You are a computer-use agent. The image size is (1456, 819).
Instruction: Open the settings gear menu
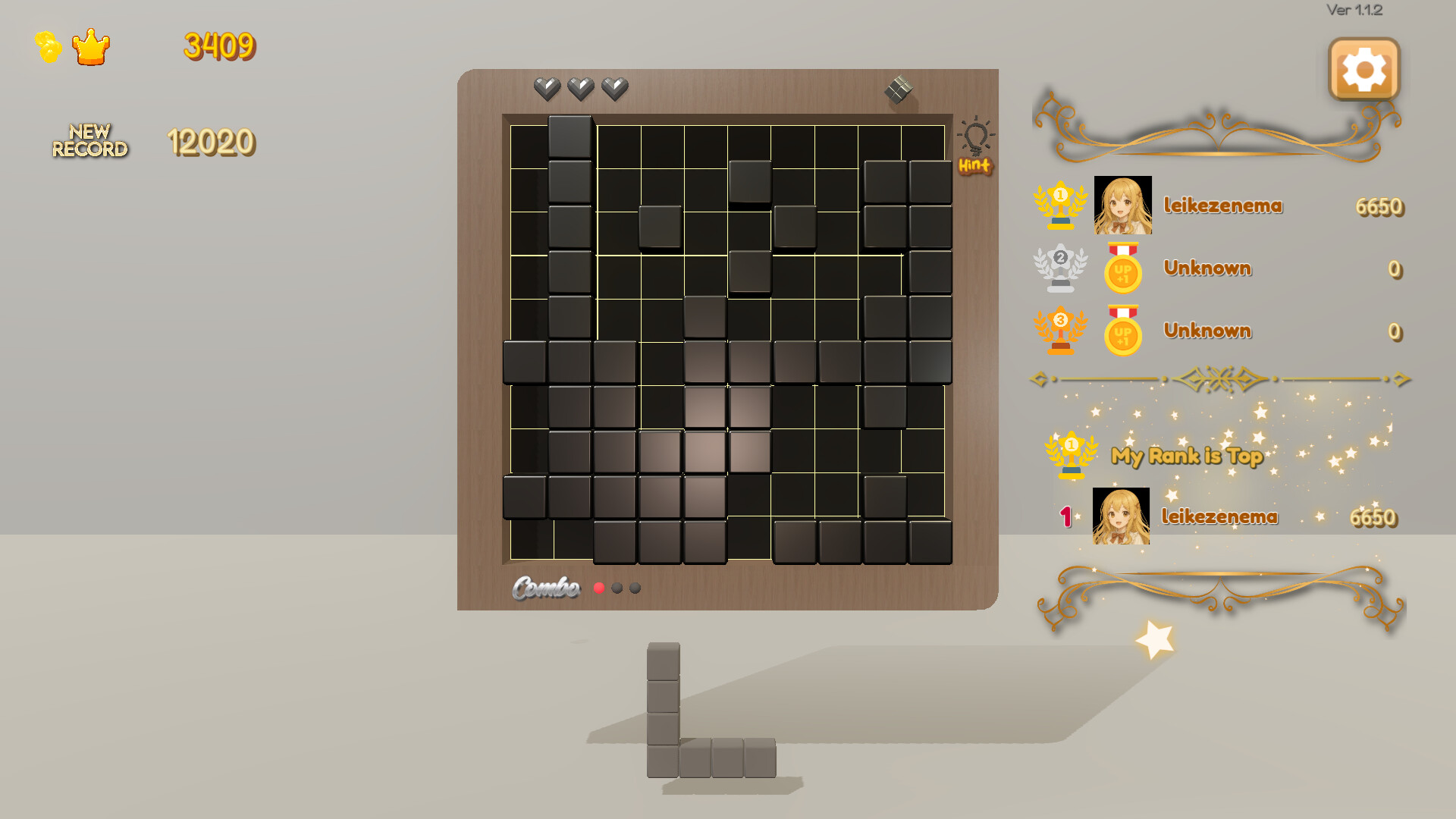[1363, 69]
